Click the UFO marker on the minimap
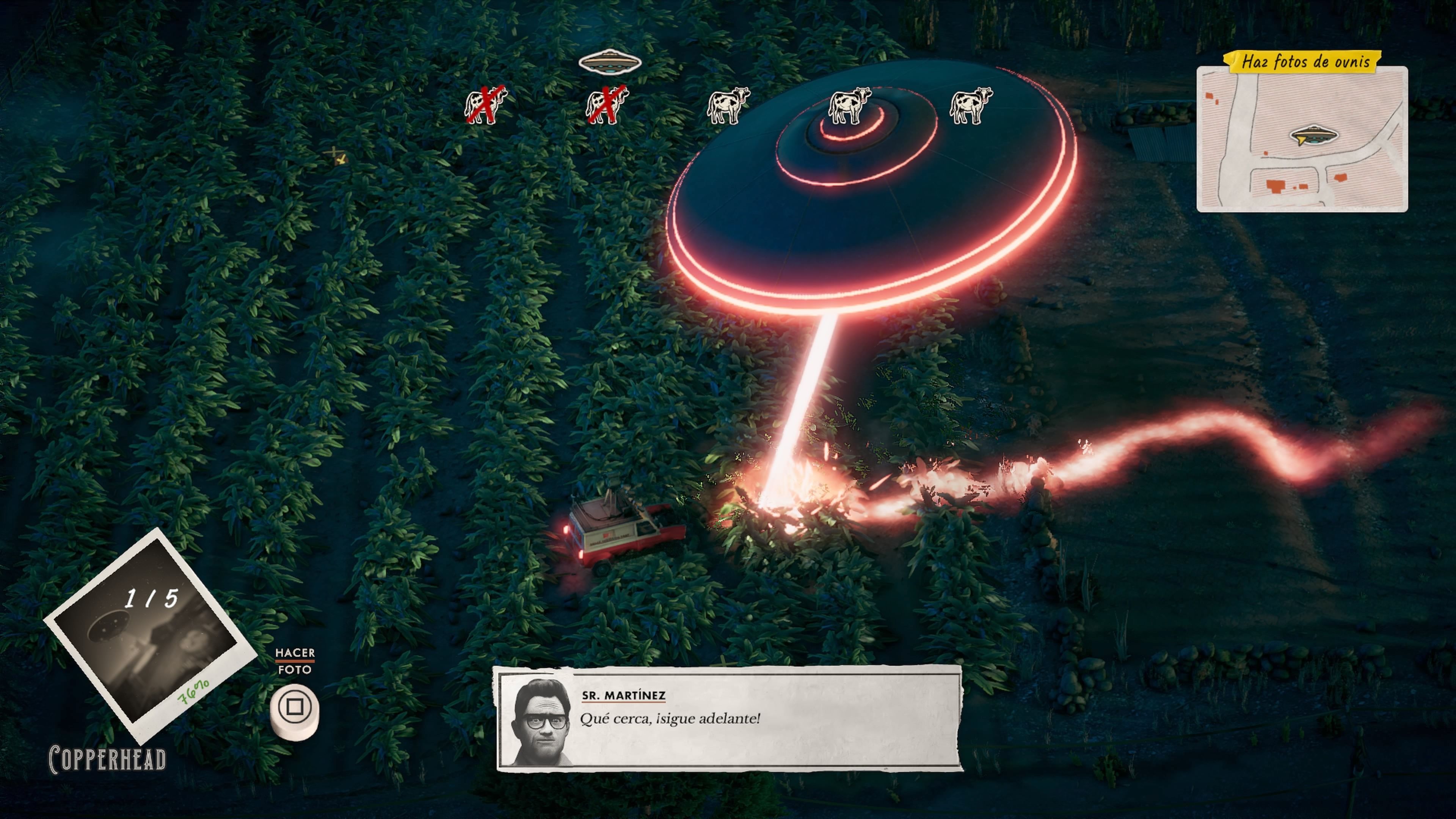Image resolution: width=1456 pixels, height=819 pixels. (x=1313, y=136)
